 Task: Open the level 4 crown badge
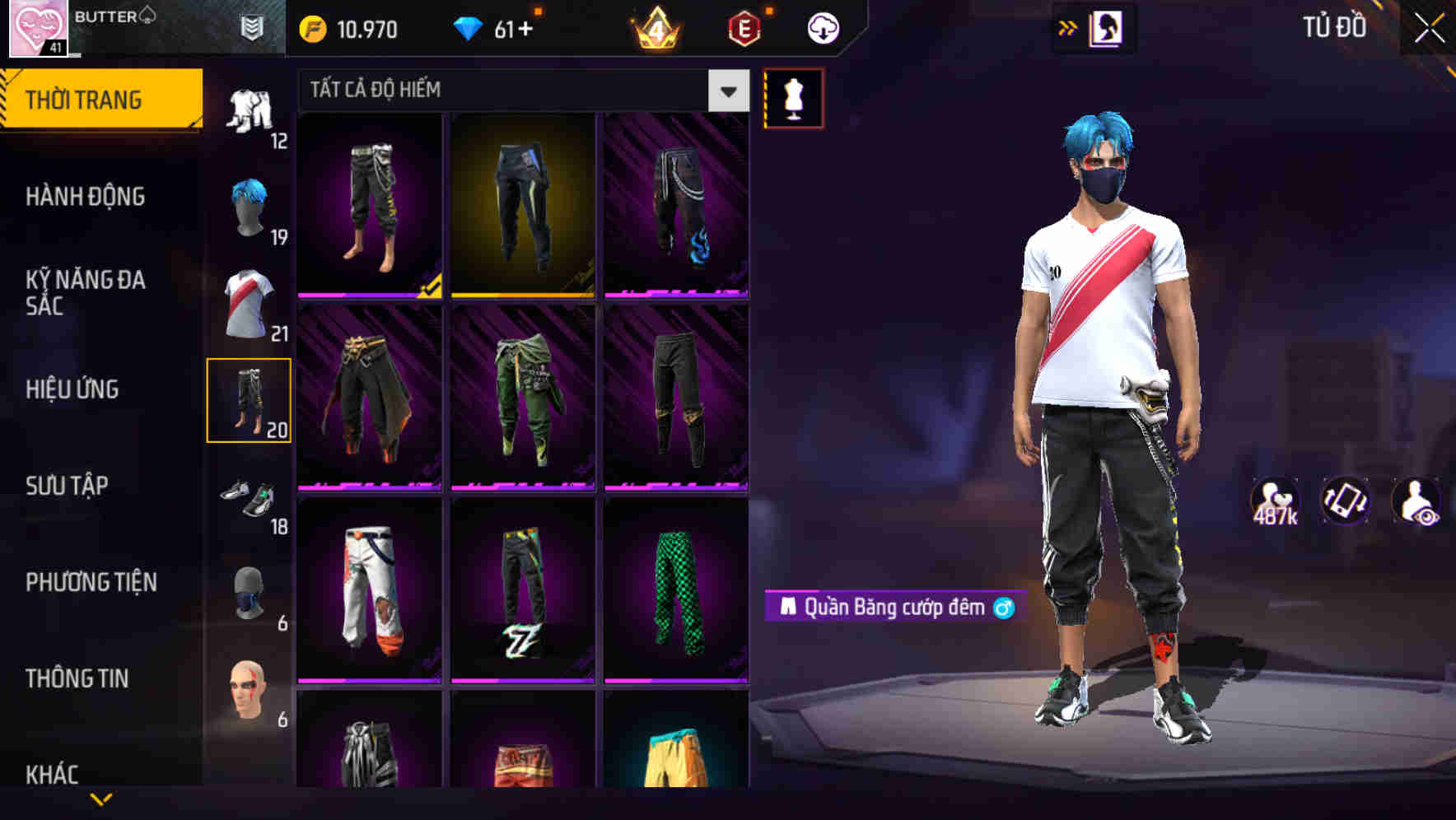[655, 29]
